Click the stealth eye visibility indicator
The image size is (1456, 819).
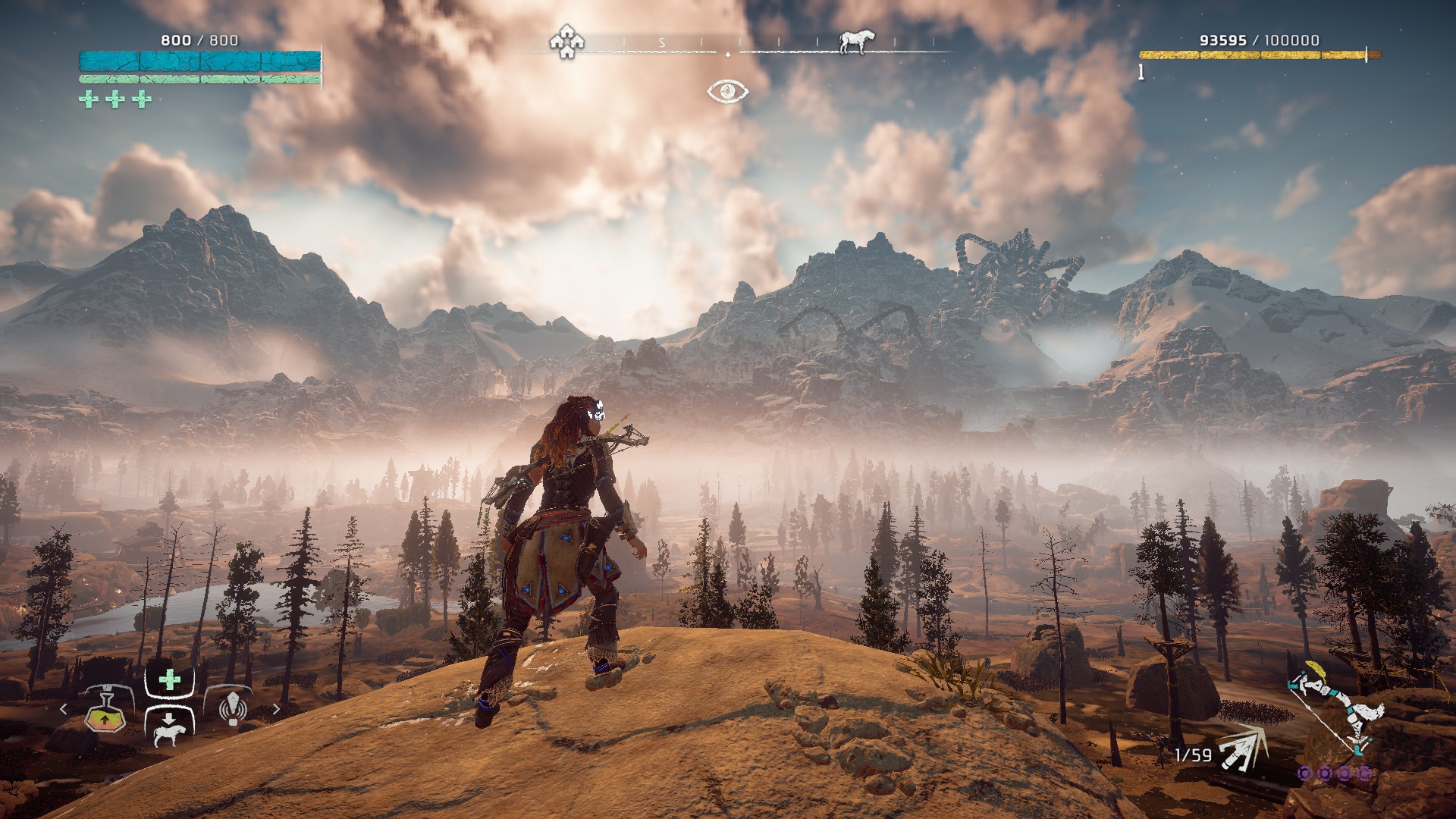[x=728, y=92]
